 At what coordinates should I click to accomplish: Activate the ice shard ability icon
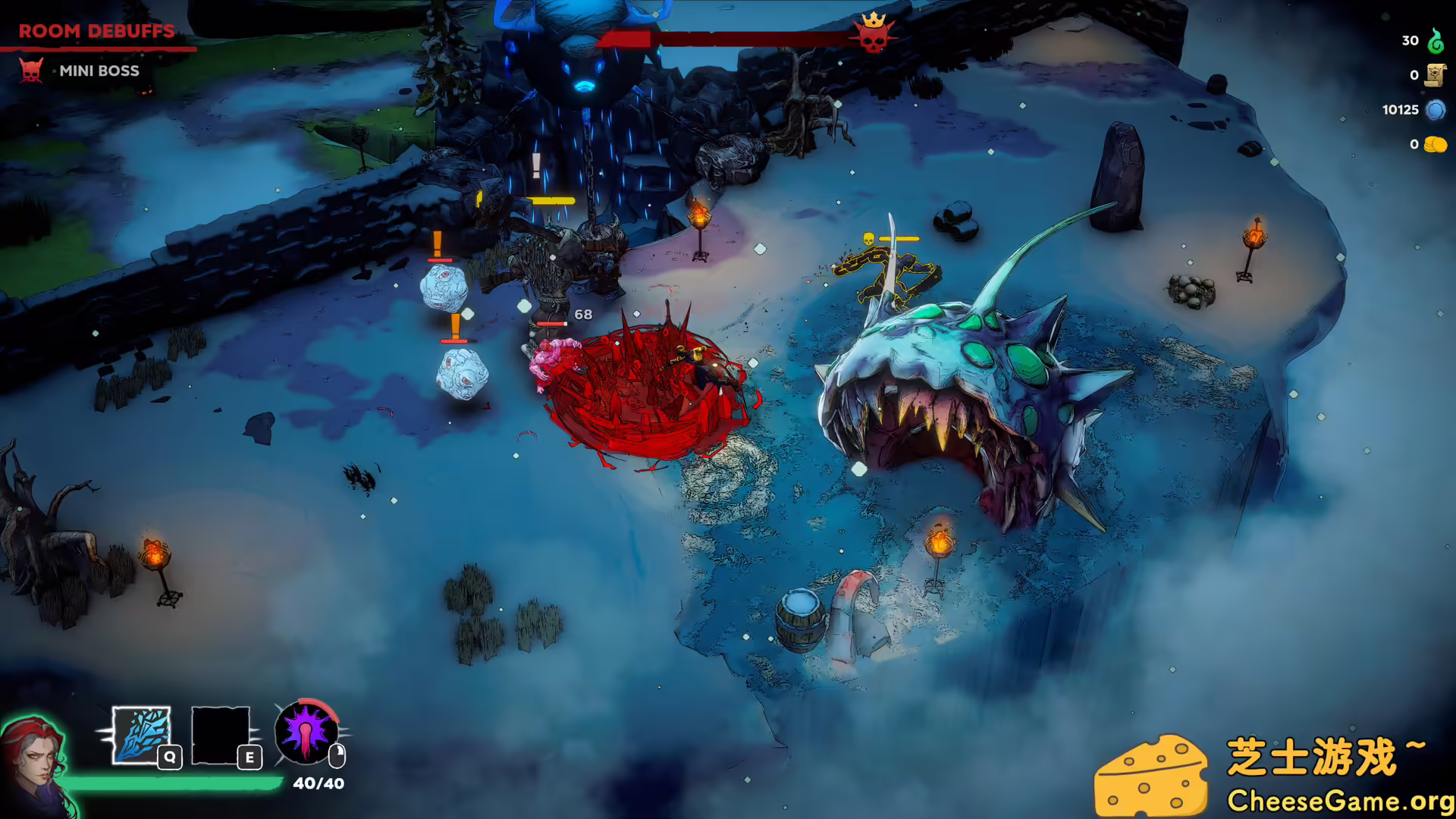141,734
